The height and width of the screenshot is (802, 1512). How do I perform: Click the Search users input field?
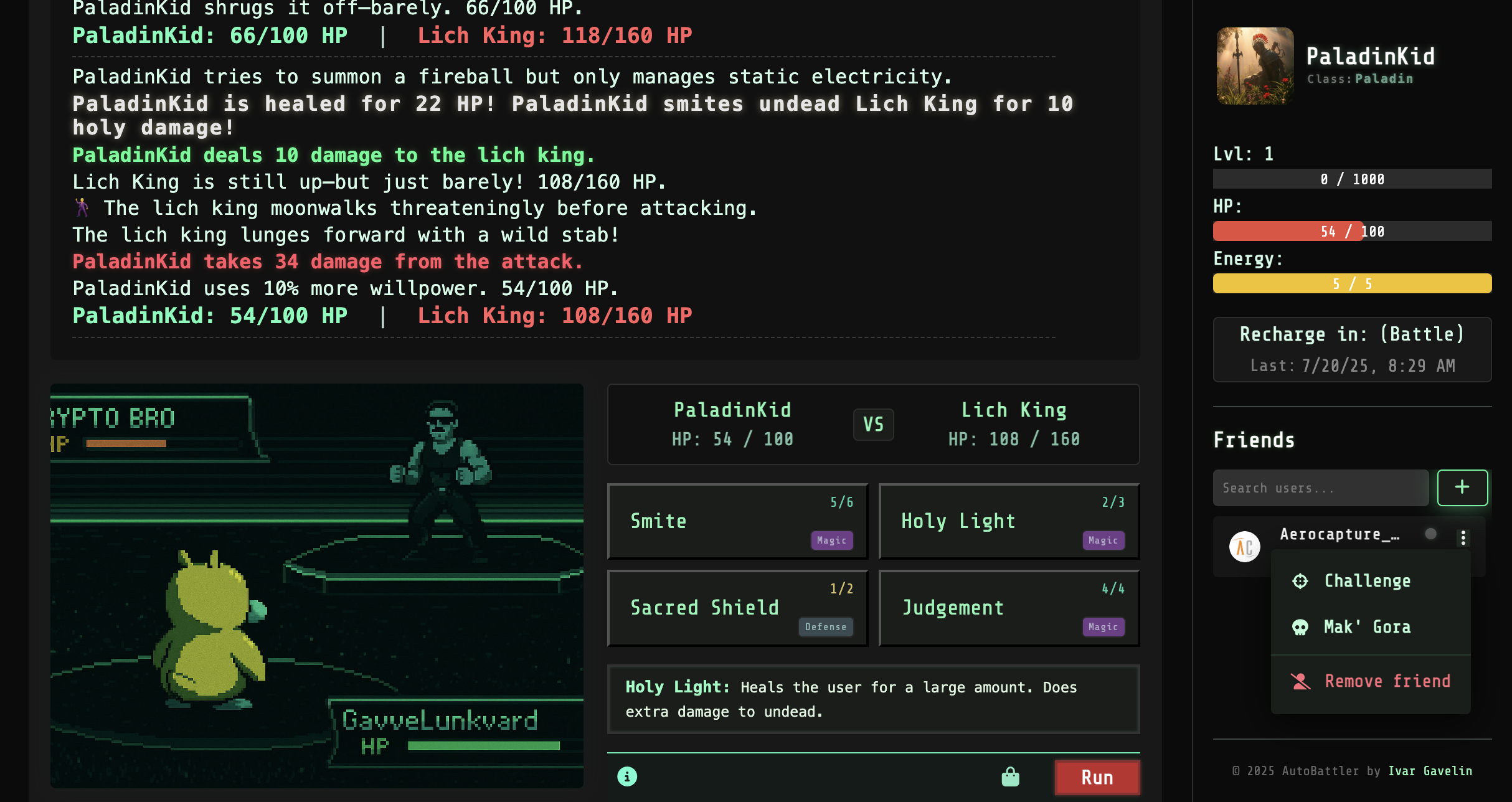[1320, 488]
